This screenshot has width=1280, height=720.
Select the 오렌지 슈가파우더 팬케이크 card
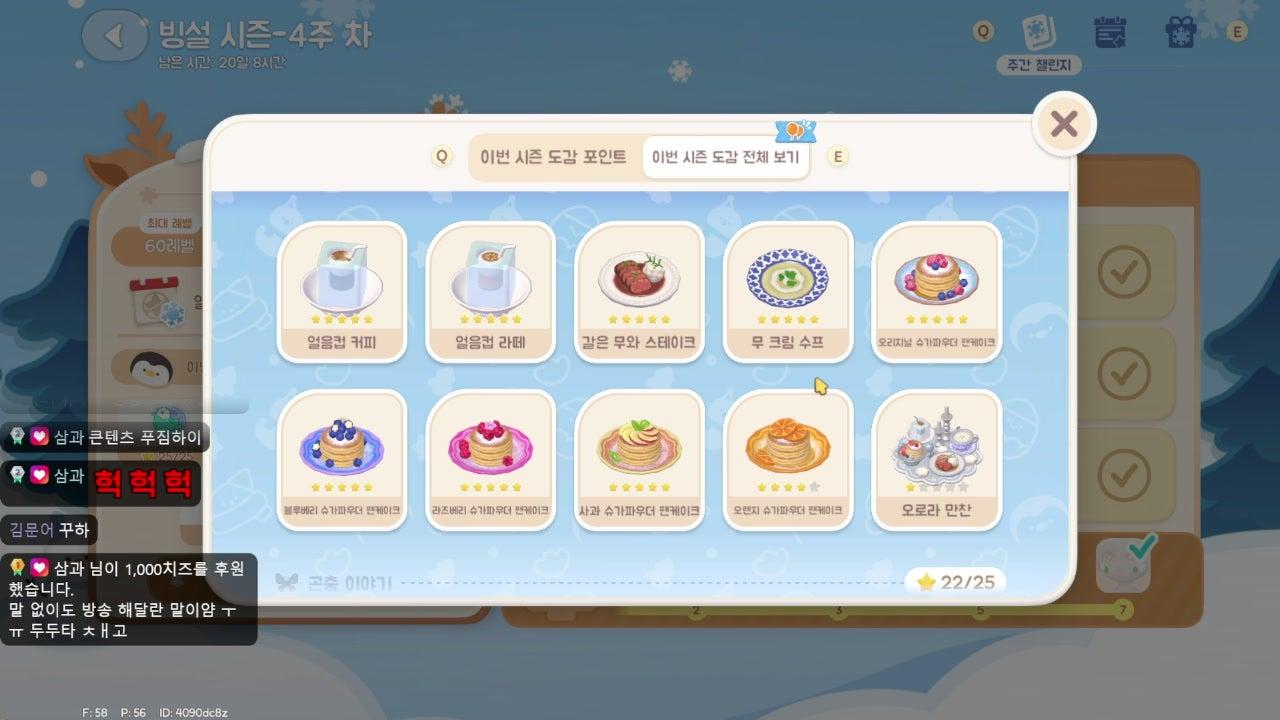coord(788,459)
